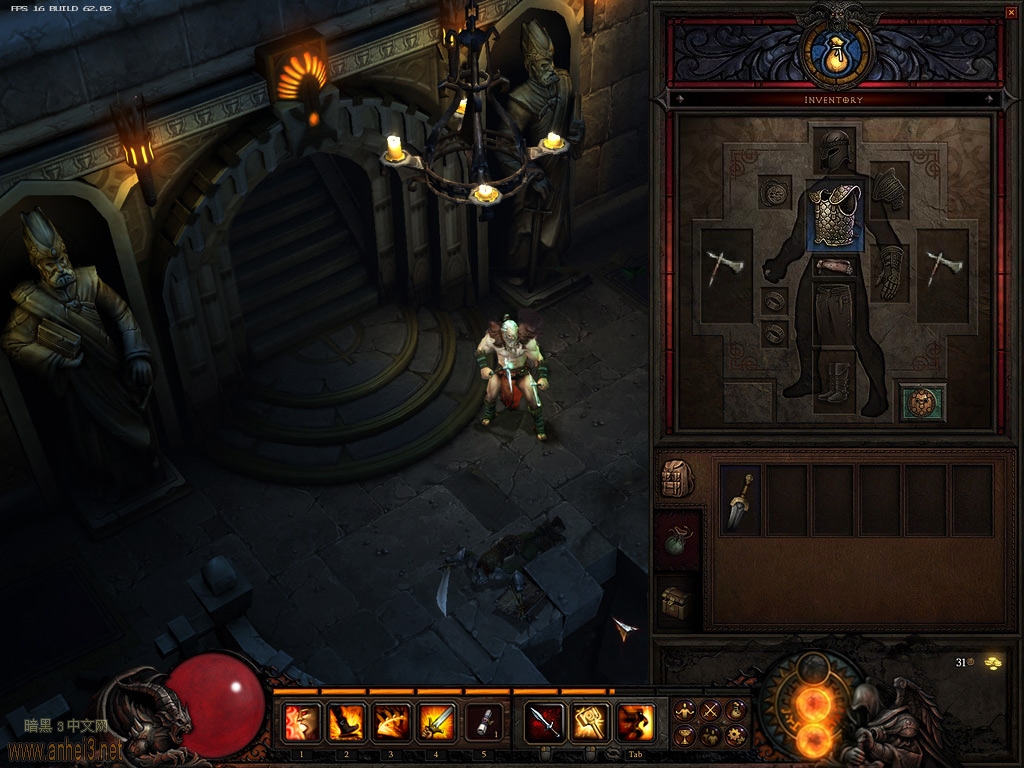This screenshot has height=768, width=1024.
Task: Select the equipped boots slot
Action: pyautogui.click(x=834, y=381)
